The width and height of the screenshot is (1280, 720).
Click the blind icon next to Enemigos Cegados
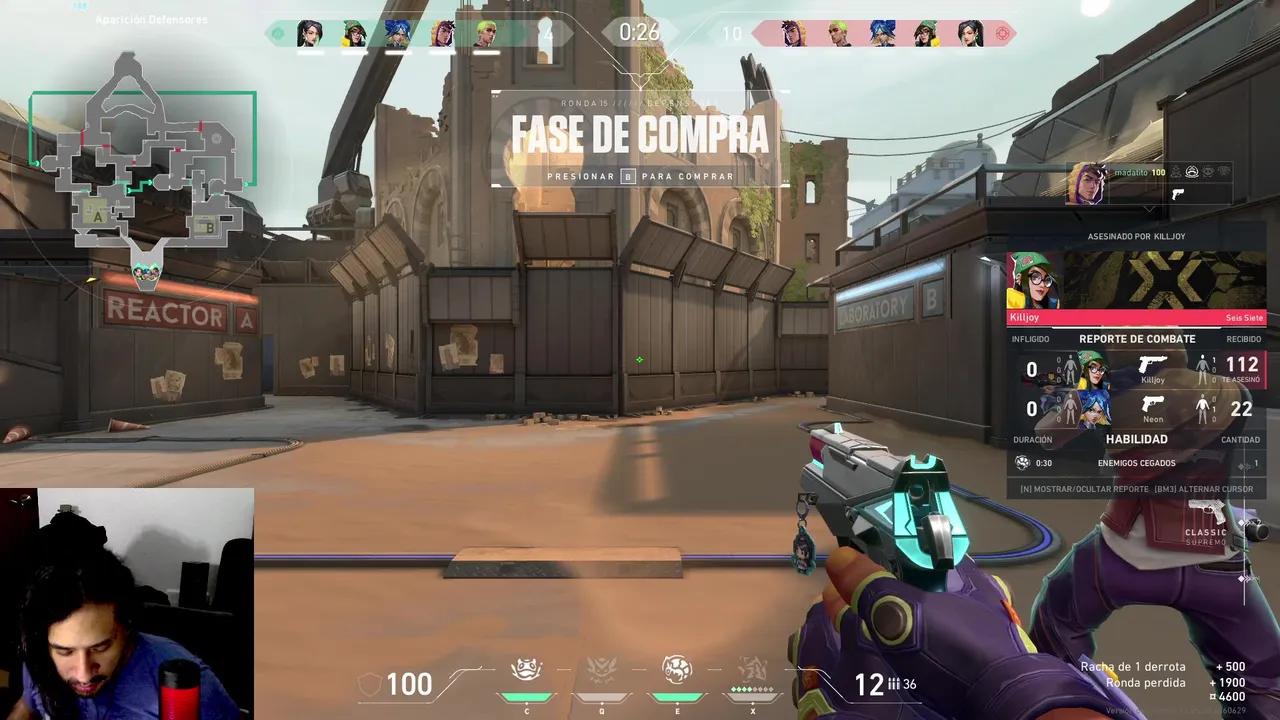(1022, 462)
